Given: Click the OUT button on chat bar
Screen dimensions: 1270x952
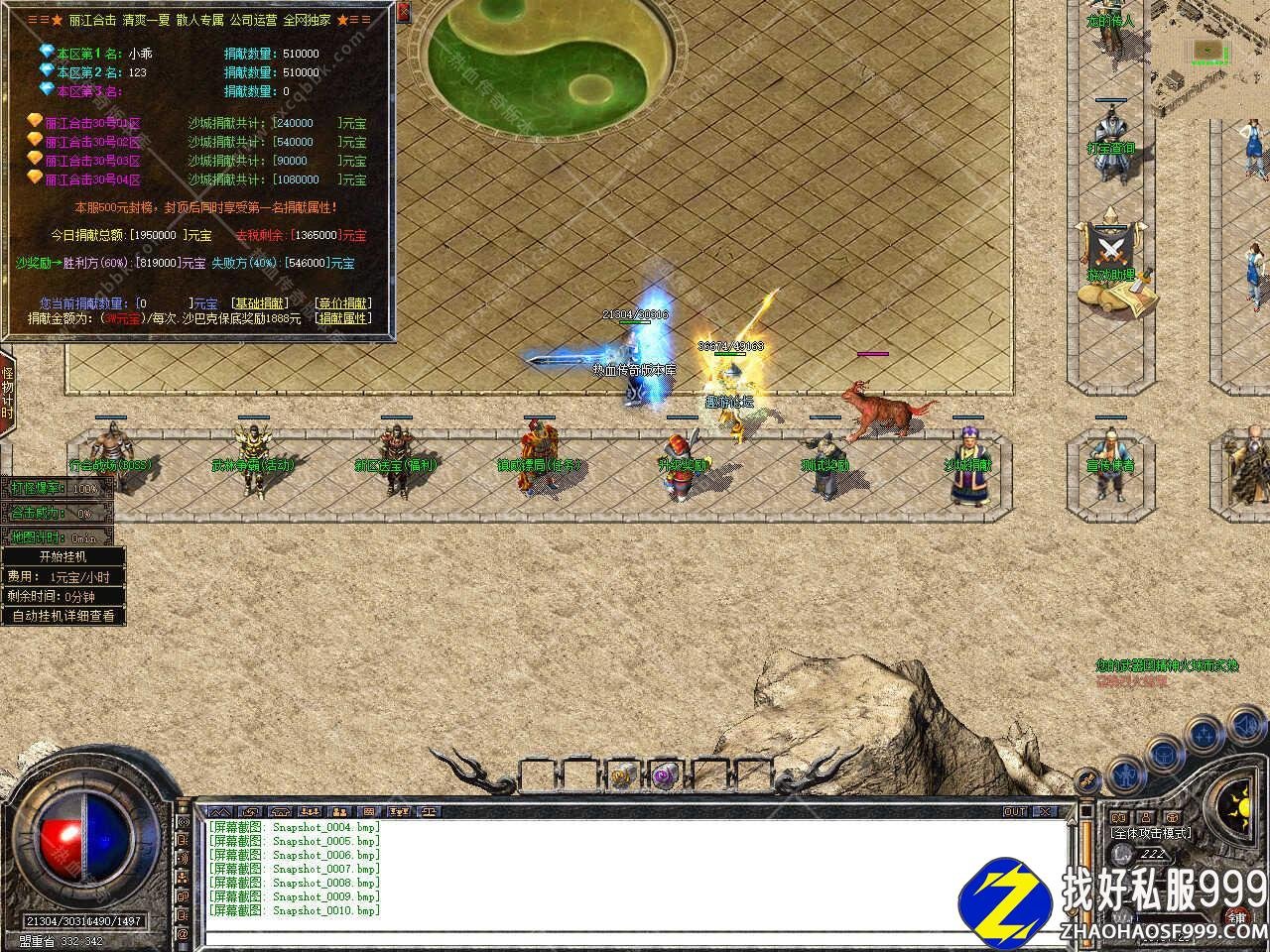Looking at the screenshot, I should point(1015,811).
